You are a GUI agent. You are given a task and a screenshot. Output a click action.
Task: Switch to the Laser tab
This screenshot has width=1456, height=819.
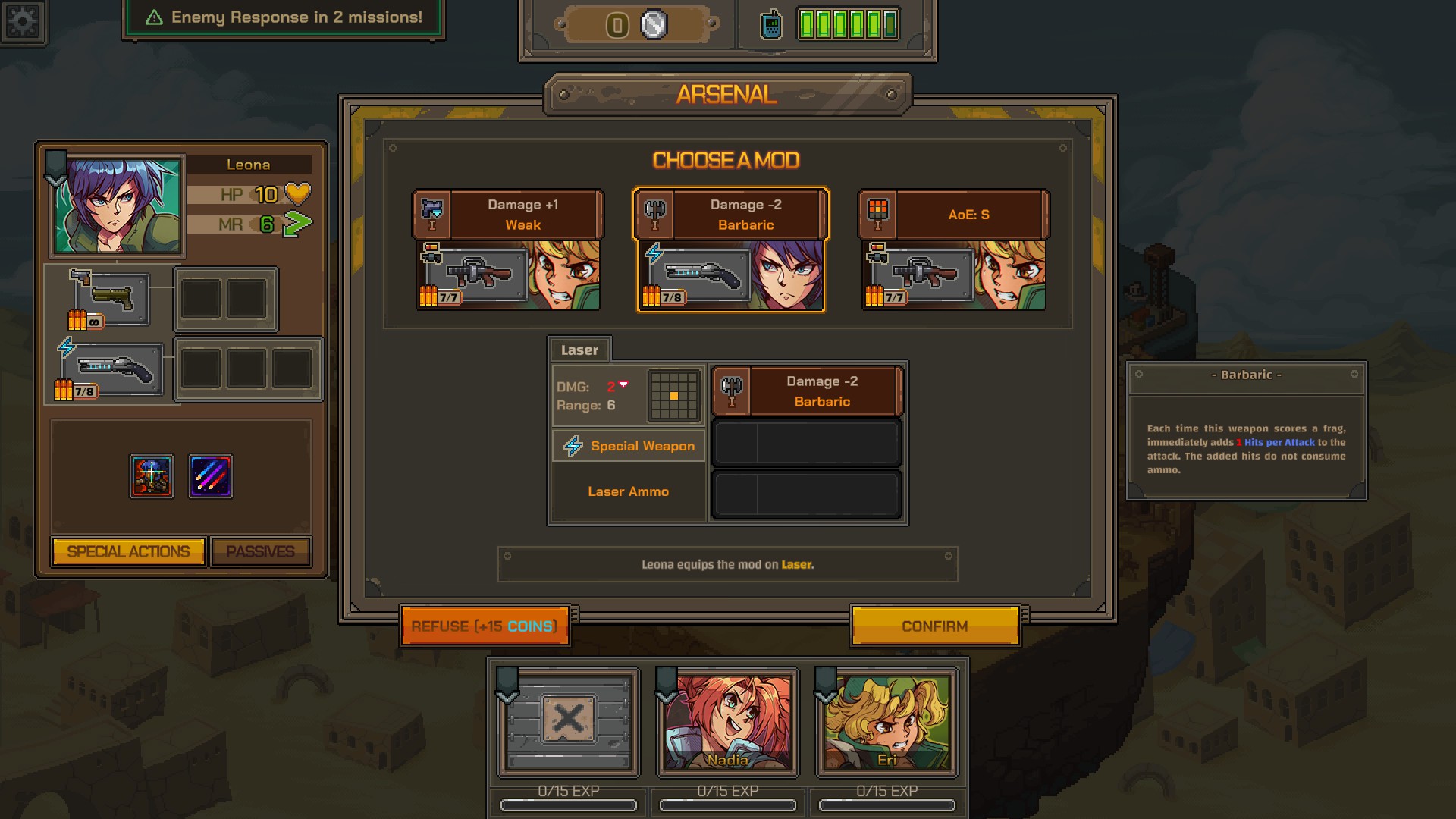[579, 350]
